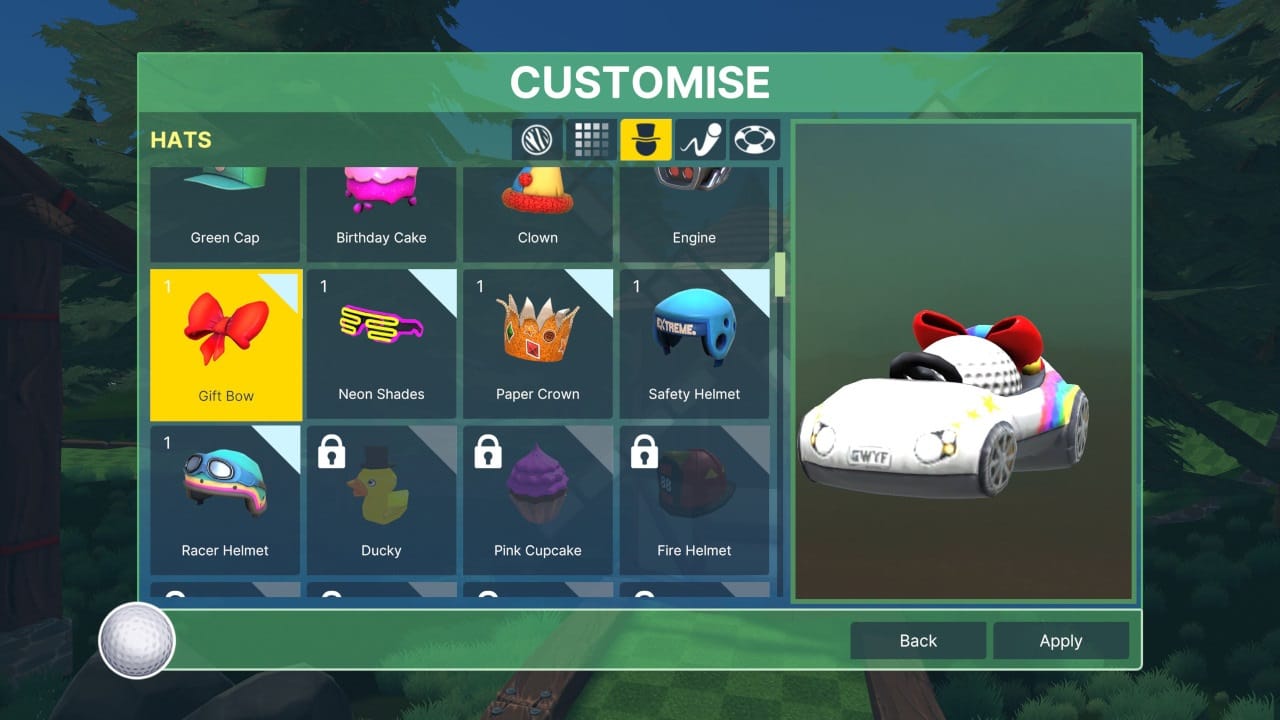Viewport: 1280px width, 720px height.
Task: Select the Paper Crown hat
Action: tap(537, 340)
